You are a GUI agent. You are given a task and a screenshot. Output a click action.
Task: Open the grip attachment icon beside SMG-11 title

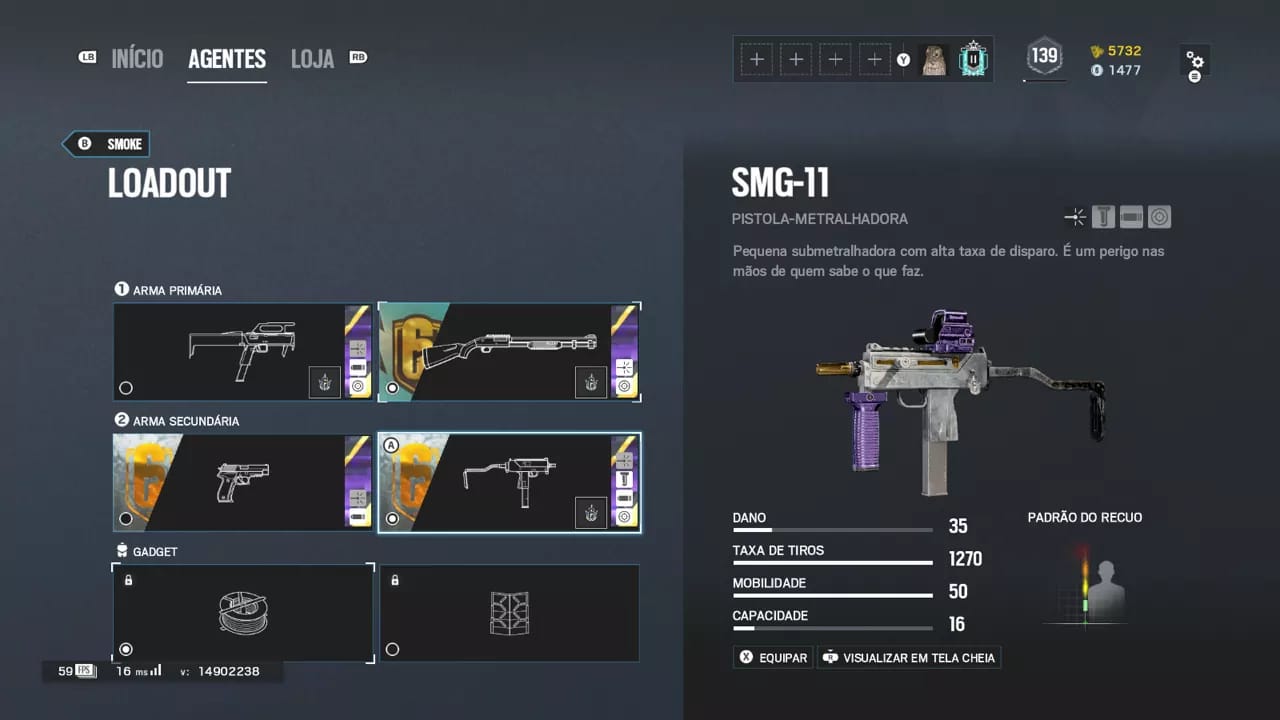click(1103, 216)
